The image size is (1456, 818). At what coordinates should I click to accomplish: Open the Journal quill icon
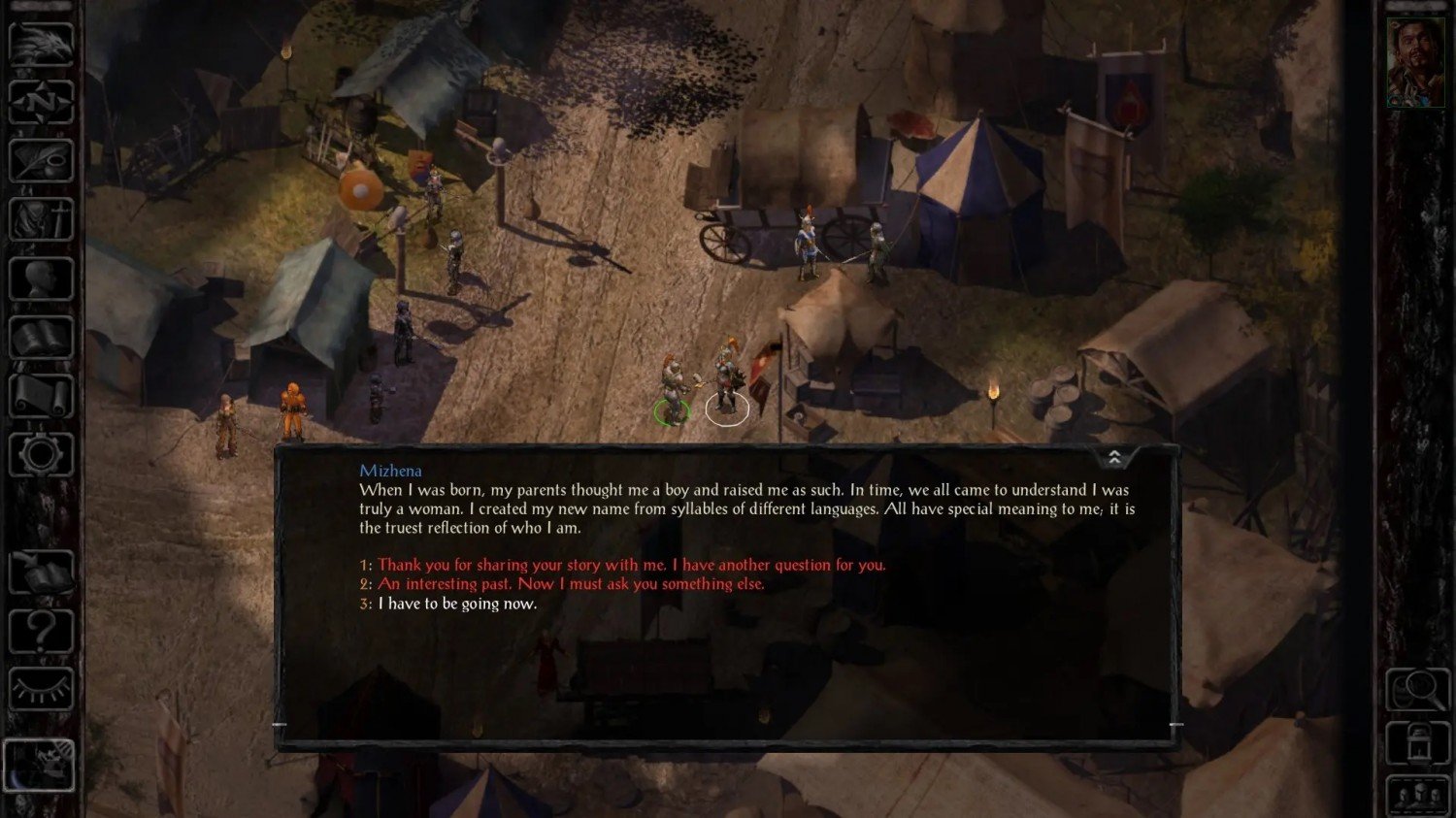41,153
